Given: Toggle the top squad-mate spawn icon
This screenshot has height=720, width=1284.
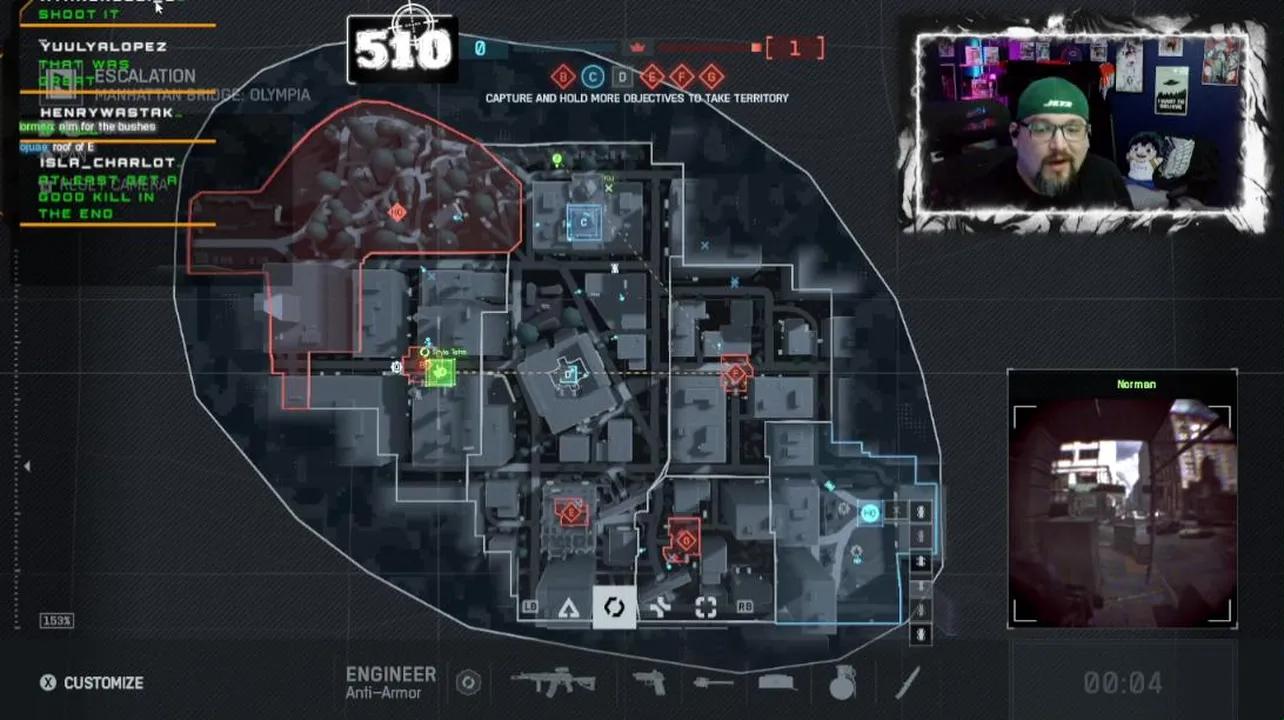Looking at the screenshot, I should coord(920,511).
